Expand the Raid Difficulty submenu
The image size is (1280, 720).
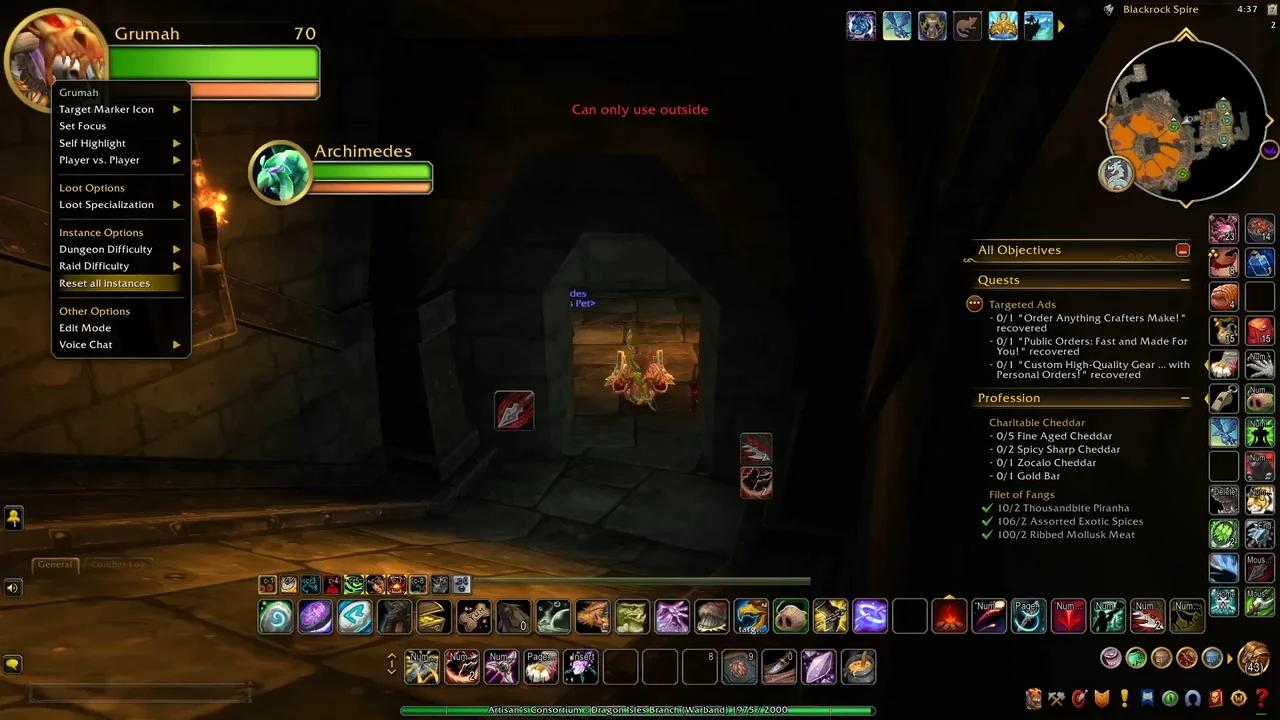(x=94, y=265)
